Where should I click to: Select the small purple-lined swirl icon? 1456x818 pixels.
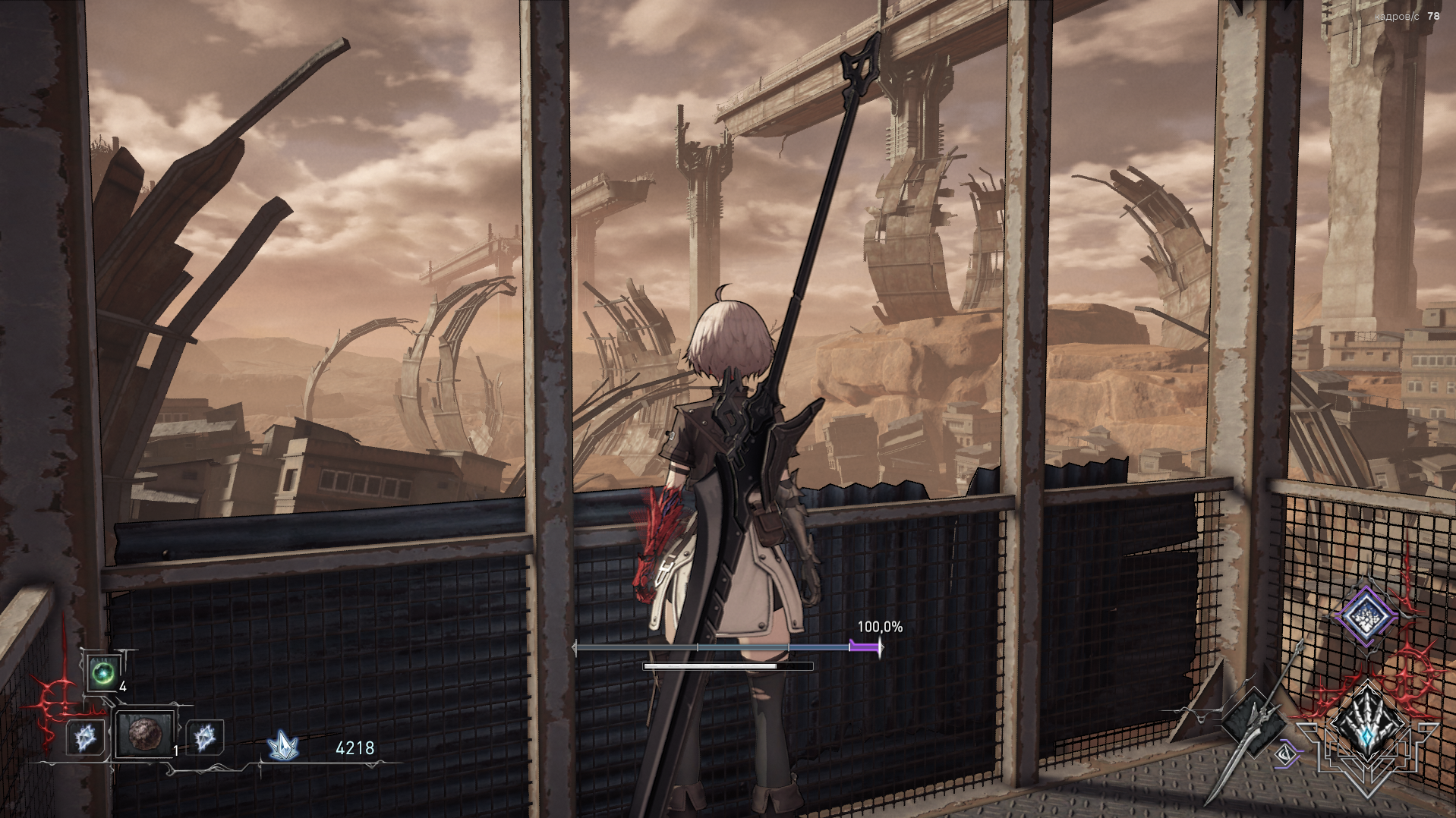[1286, 754]
